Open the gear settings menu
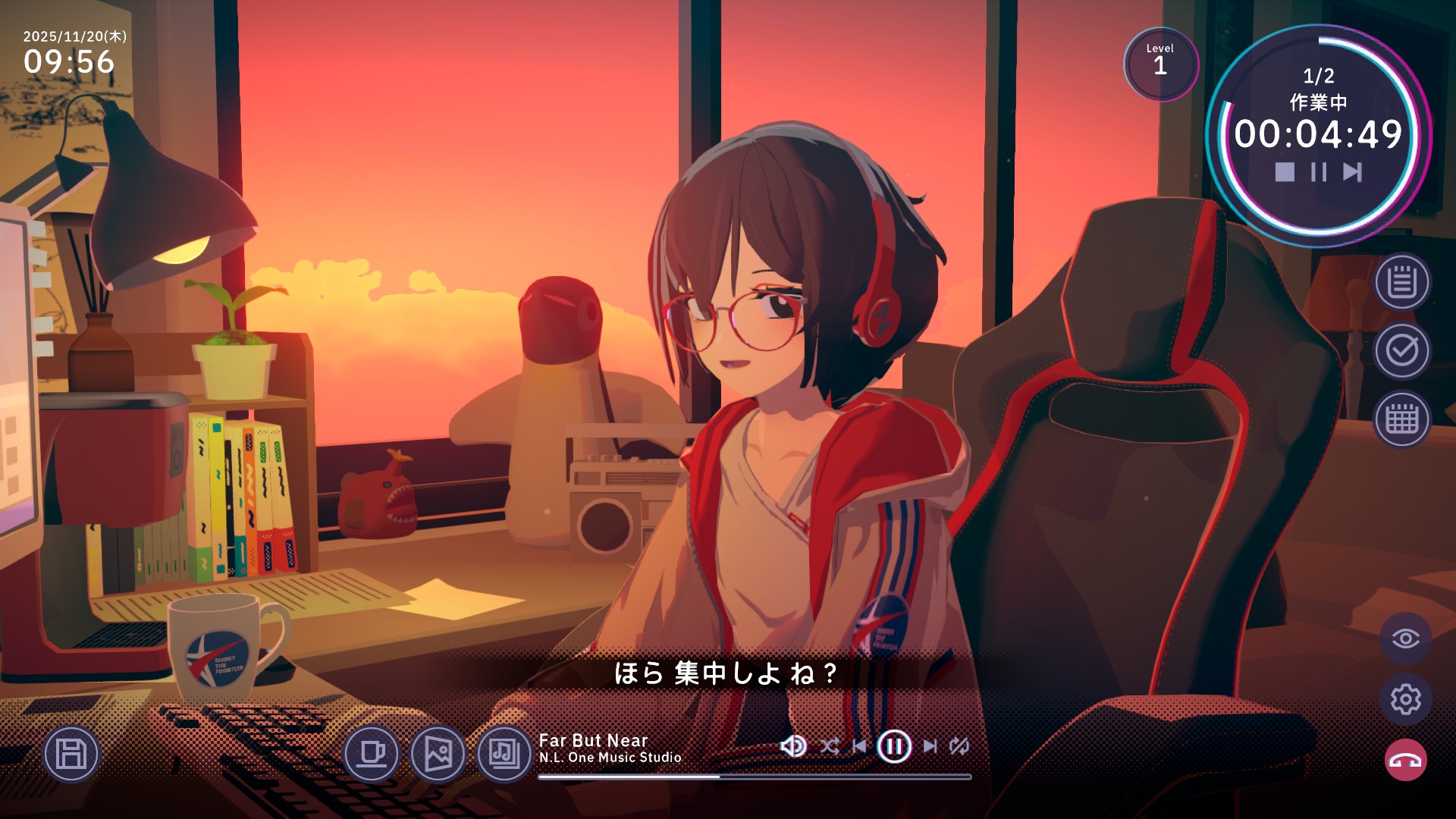The image size is (1456, 819). 1405,699
